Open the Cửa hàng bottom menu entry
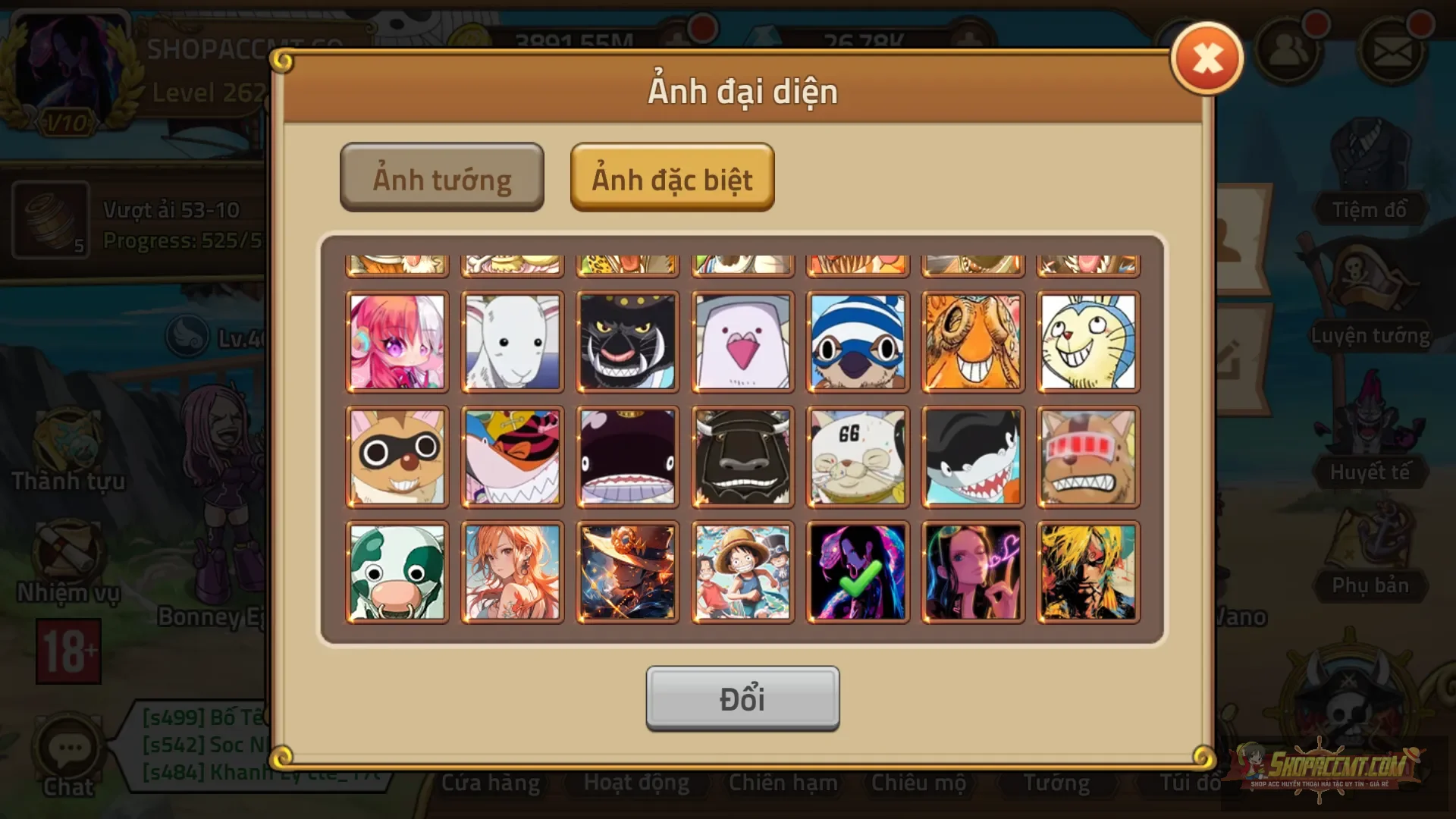 point(491,783)
